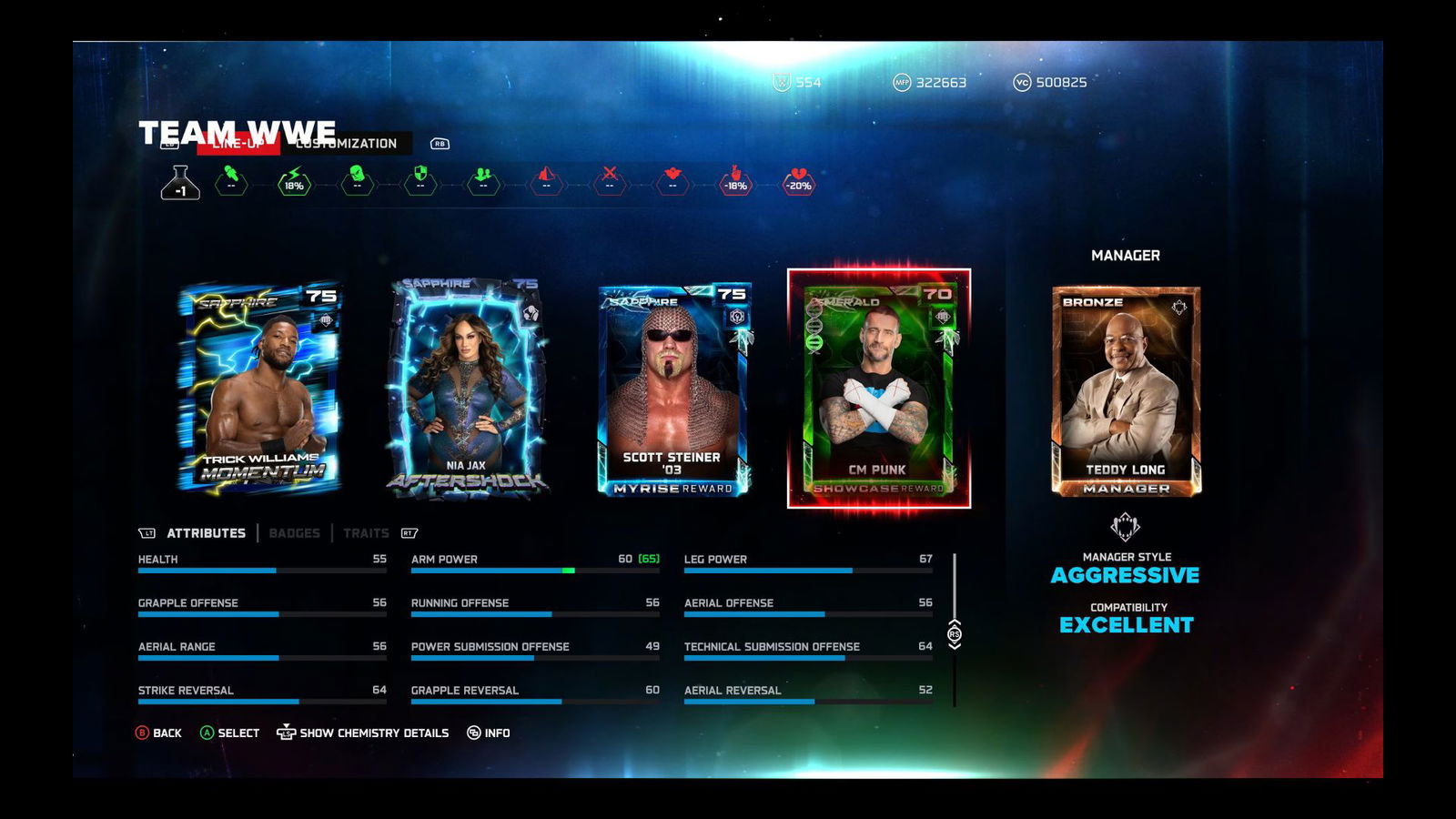Select the green lightning 18% chemistry icon
This screenshot has width=1456, height=819.
click(294, 181)
